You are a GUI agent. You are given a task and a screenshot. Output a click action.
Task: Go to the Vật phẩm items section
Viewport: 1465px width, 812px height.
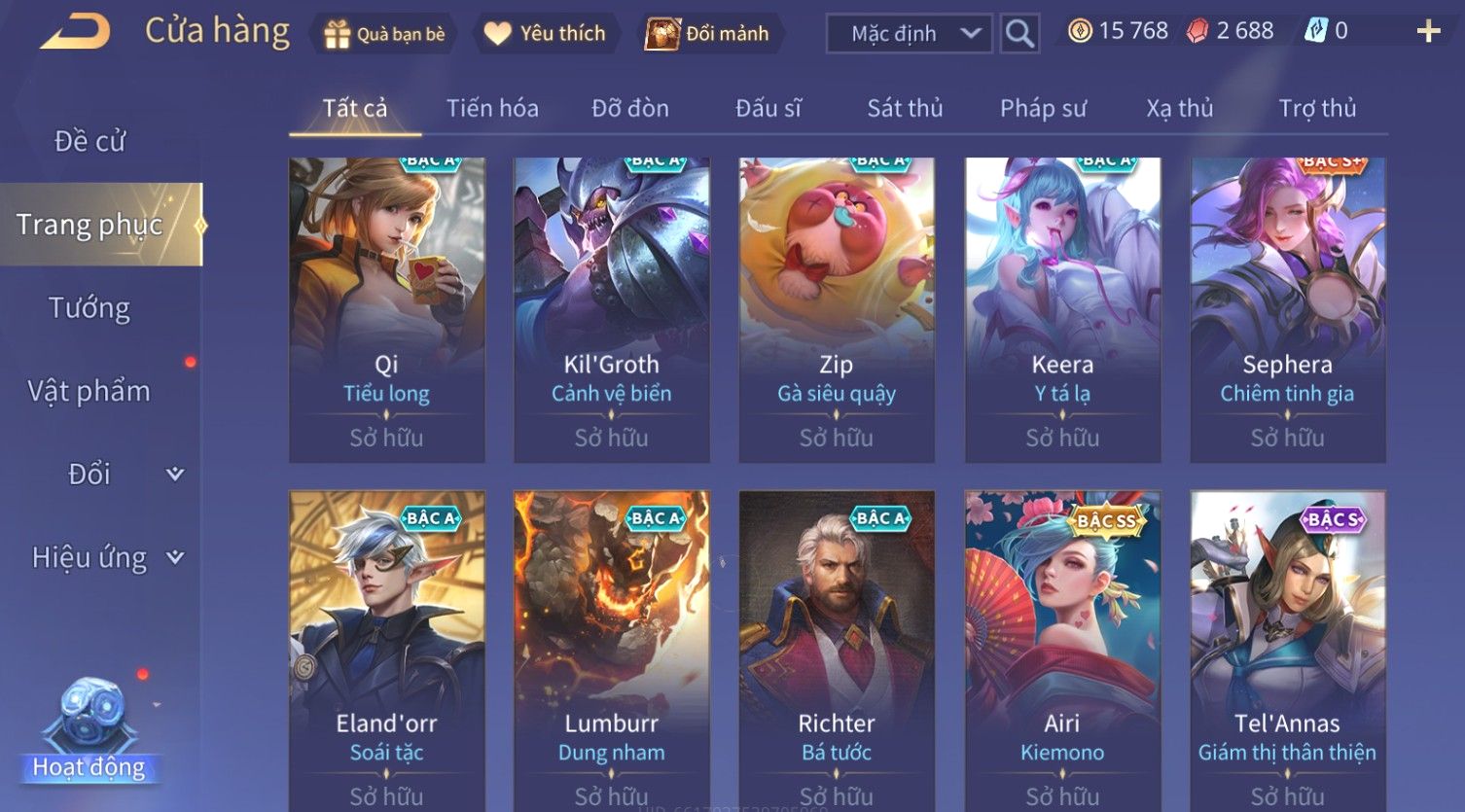(x=89, y=391)
